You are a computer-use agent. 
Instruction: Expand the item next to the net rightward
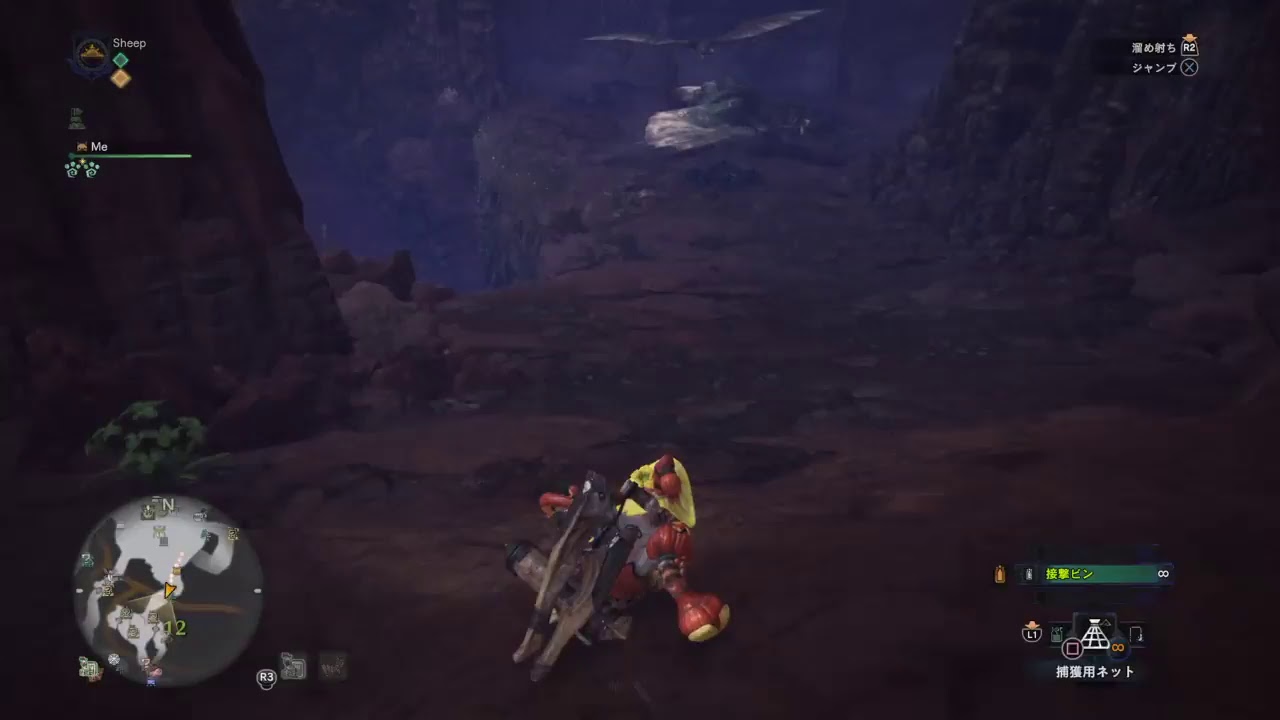[x=1138, y=634]
